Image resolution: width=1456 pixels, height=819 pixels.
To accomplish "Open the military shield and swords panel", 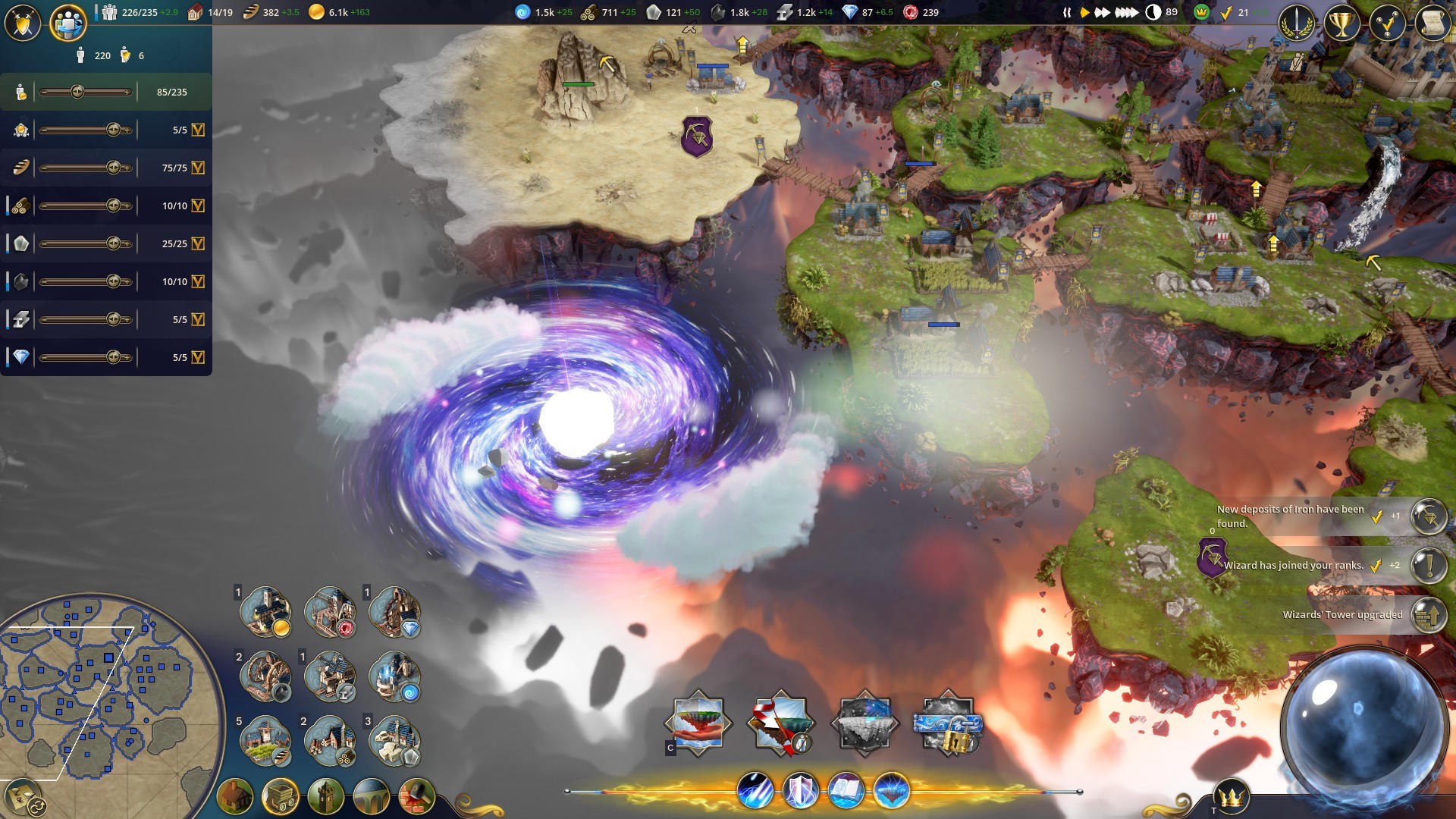I will point(22,23).
